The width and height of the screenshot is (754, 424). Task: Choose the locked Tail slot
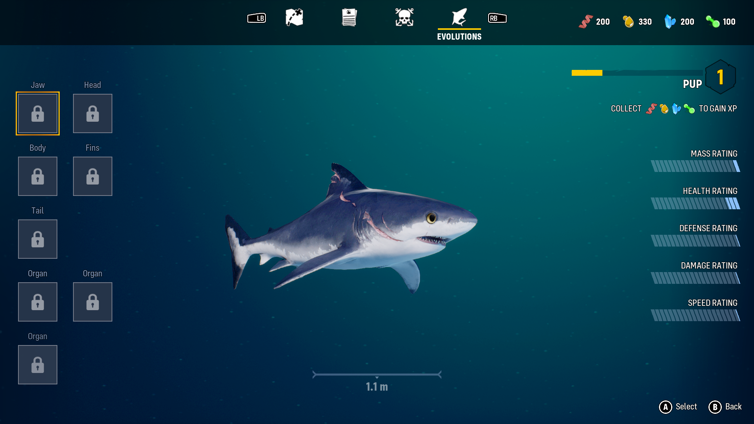point(38,240)
